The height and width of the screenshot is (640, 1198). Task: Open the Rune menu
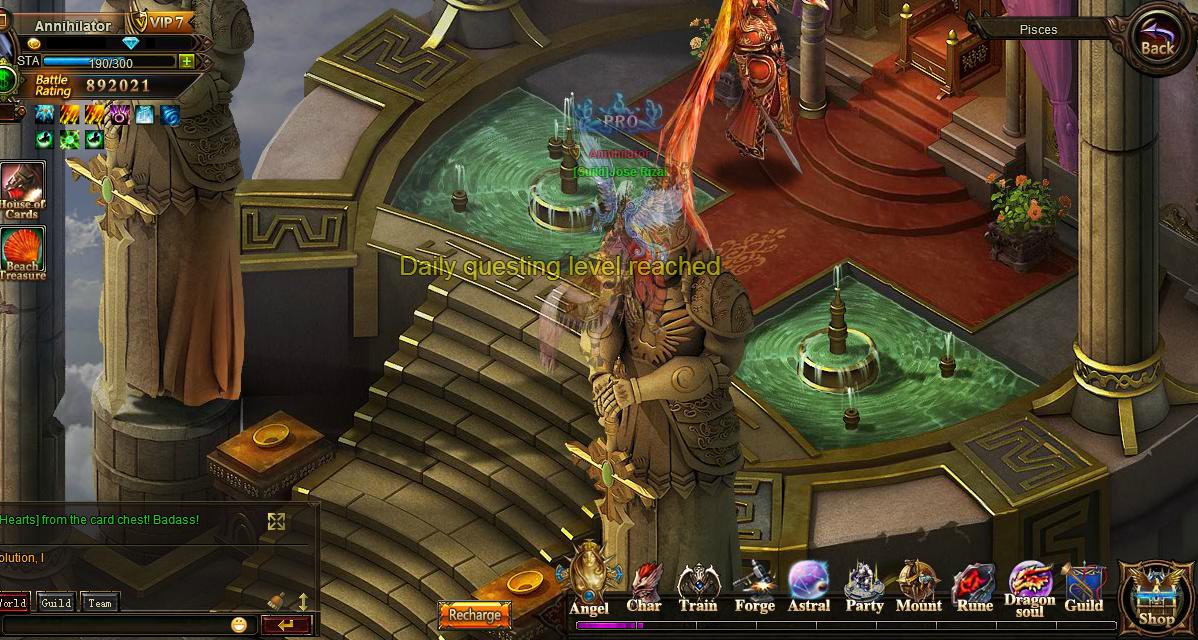point(973,587)
